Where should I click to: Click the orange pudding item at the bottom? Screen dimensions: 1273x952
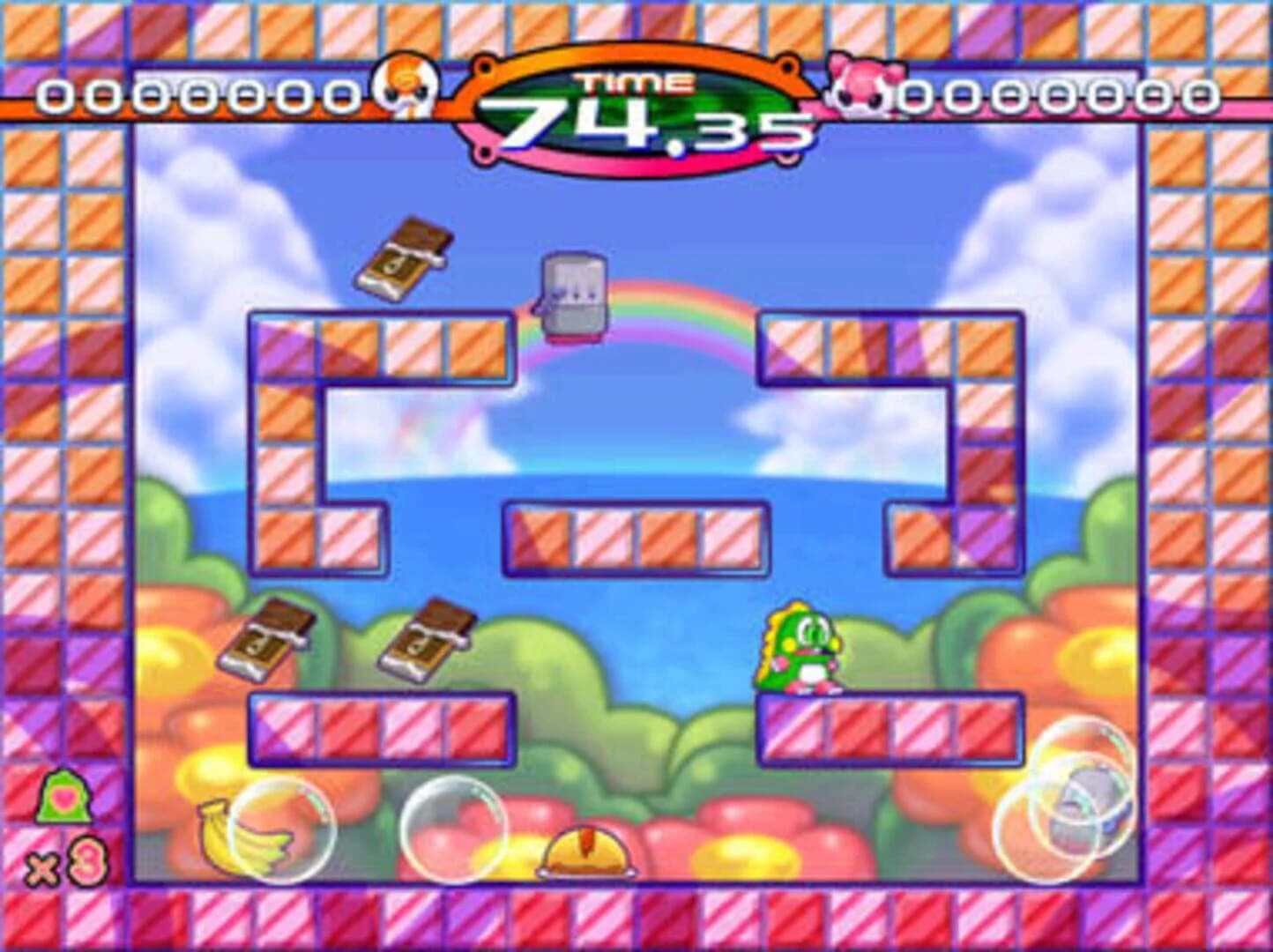click(584, 852)
